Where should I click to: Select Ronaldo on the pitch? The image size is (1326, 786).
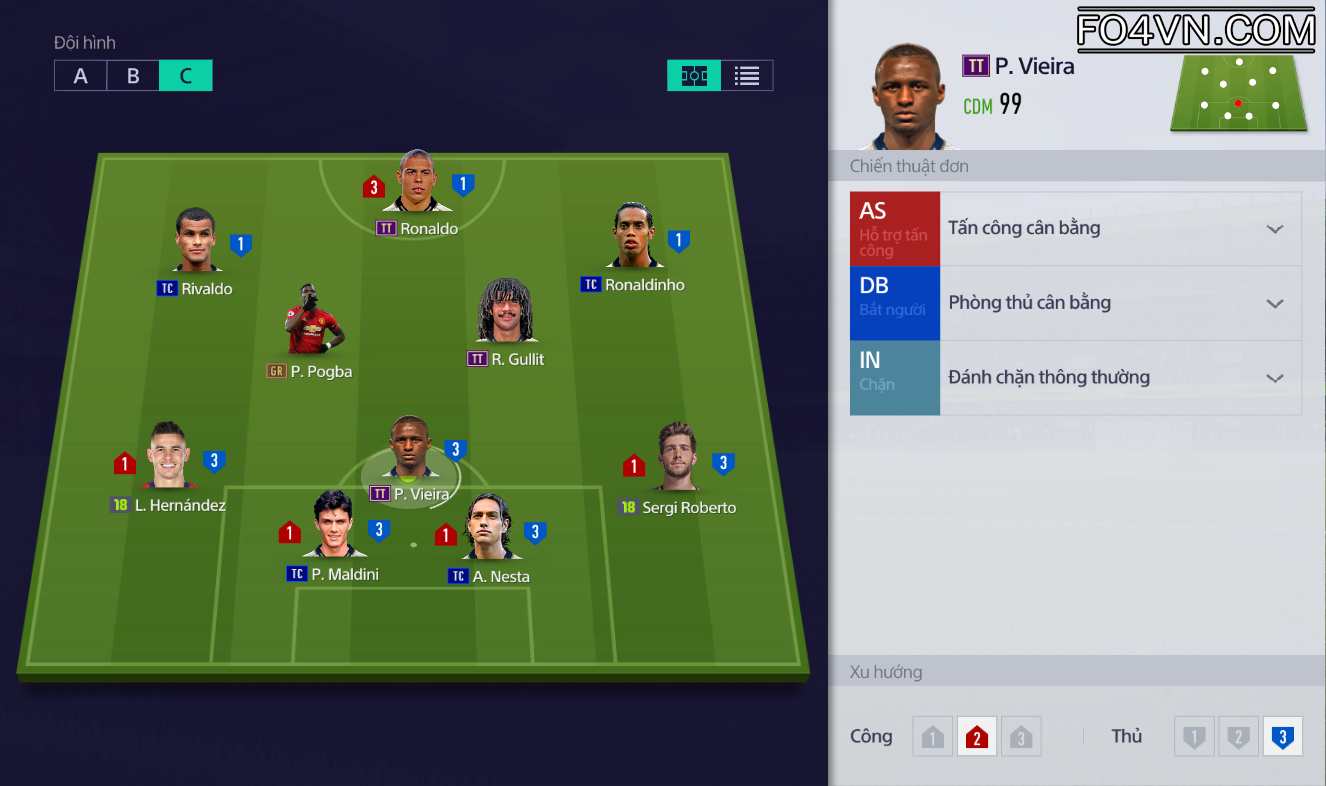pyautogui.click(x=416, y=184)
